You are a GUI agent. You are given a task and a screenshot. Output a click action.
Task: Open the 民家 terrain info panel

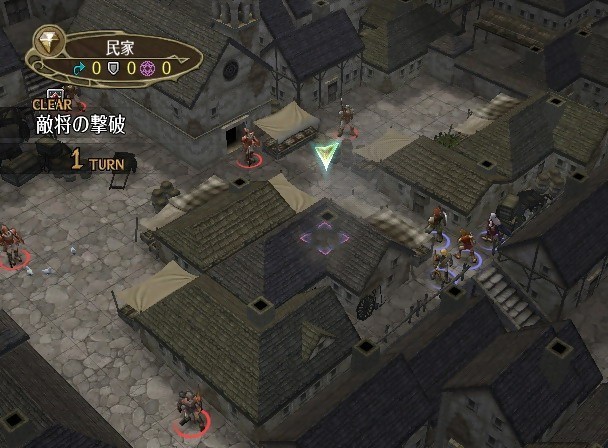tap(118, 56)
